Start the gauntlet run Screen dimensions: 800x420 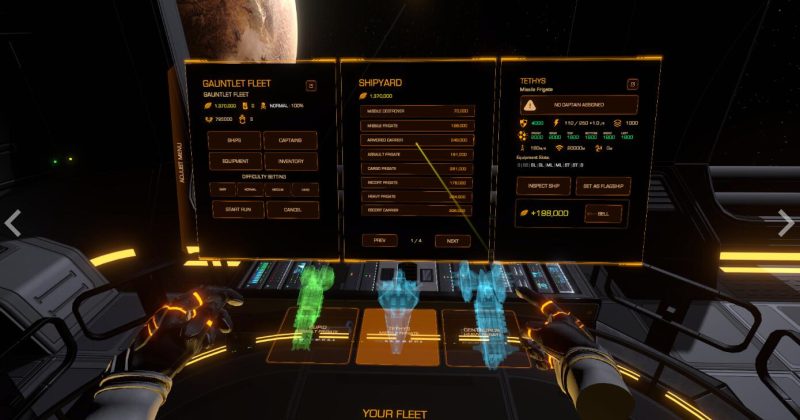coord(234,210)
